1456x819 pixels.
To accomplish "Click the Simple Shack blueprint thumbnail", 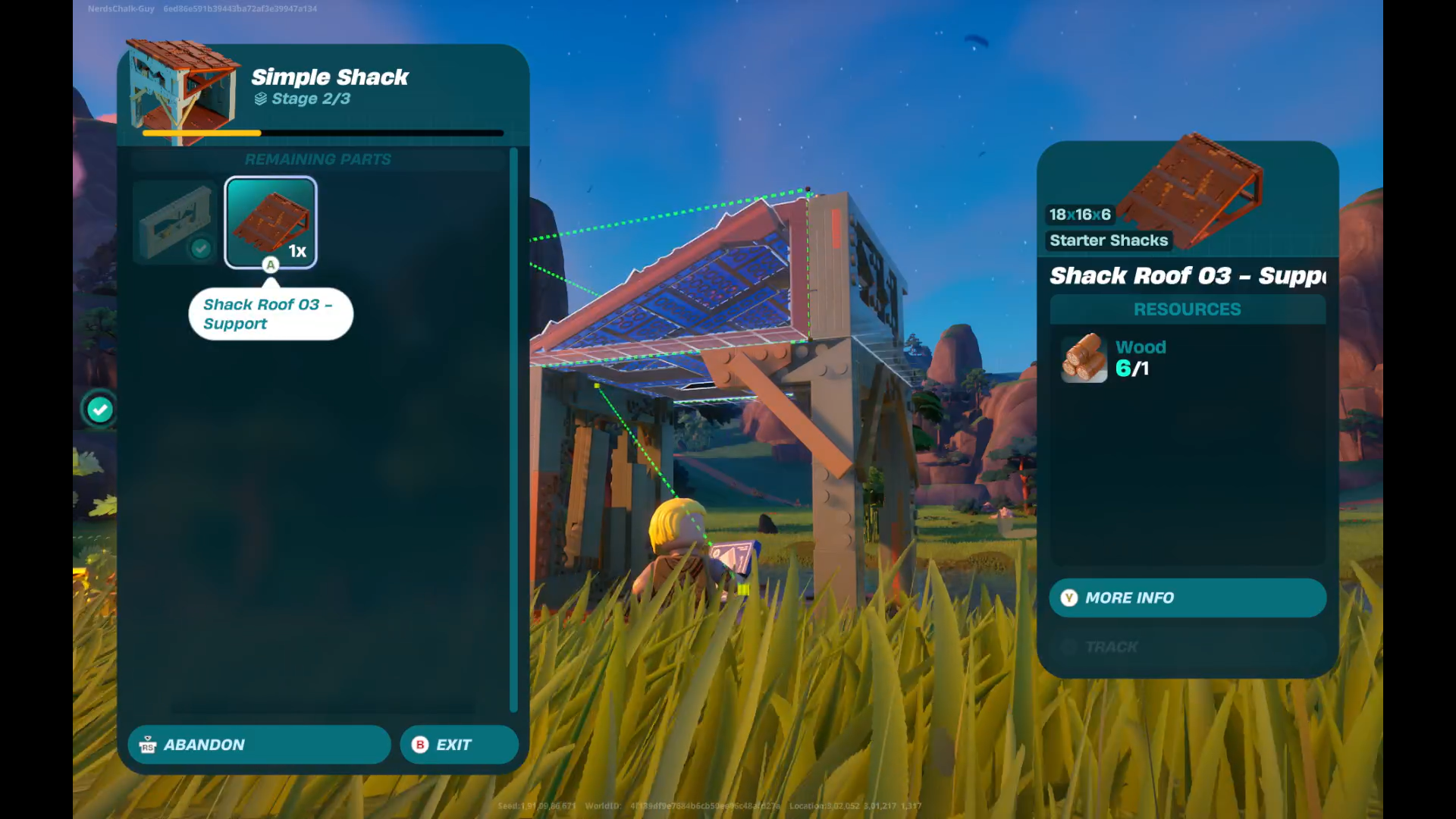I will [182, 91].
